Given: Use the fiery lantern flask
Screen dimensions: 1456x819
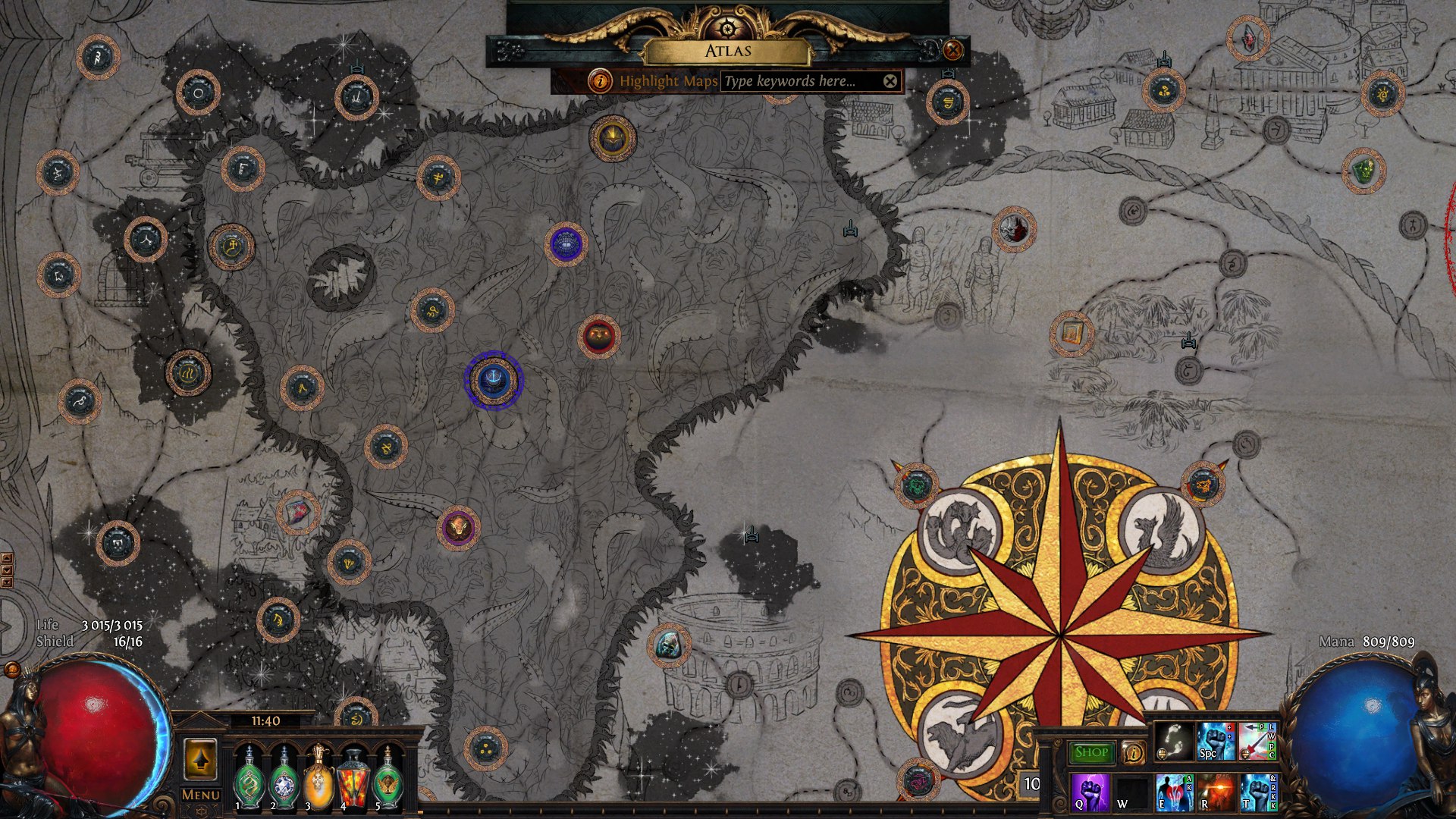Looking at the screenshot, I should click(x=353, y=779).
